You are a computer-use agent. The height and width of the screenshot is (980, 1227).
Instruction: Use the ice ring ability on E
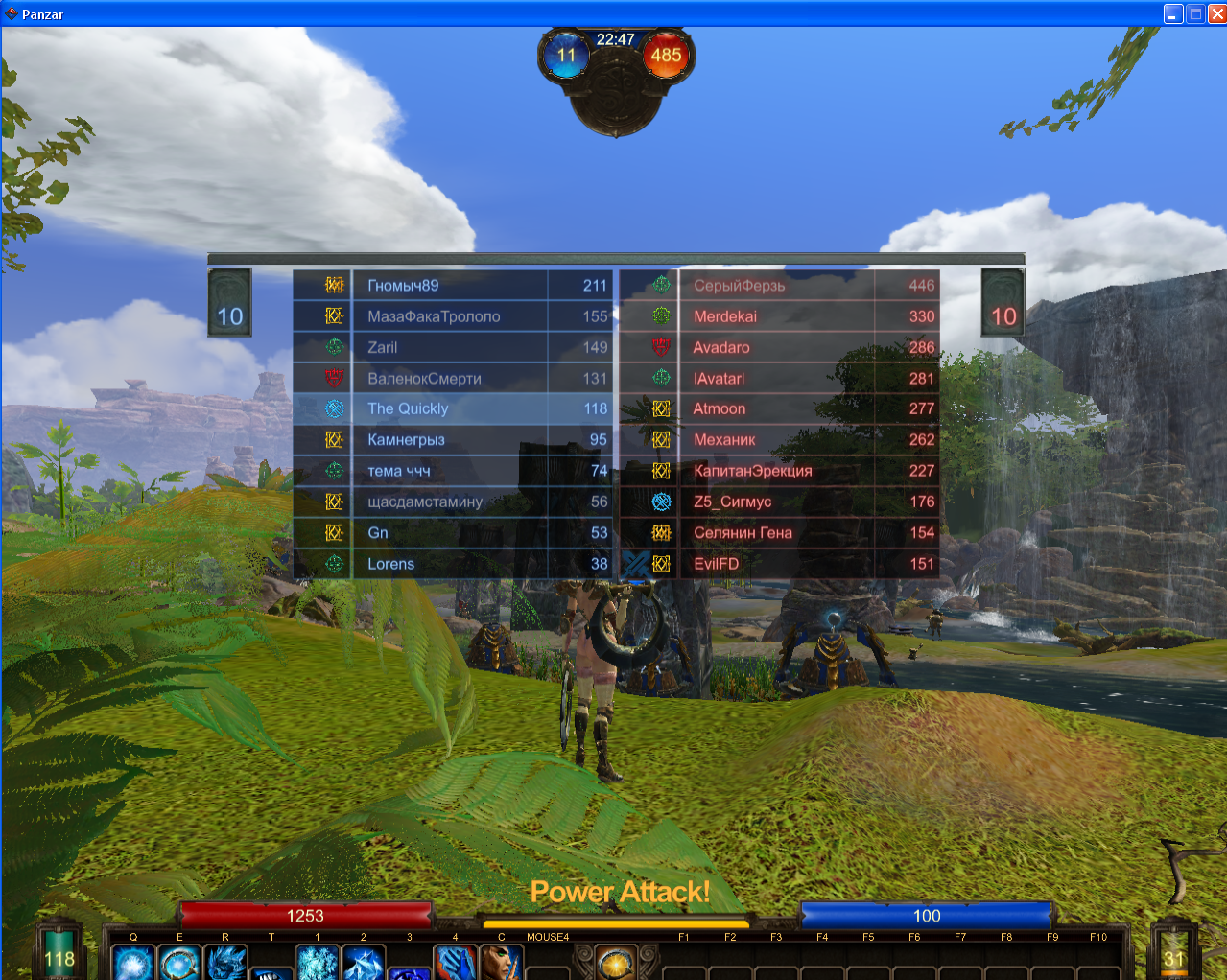(x=179, y=963)
